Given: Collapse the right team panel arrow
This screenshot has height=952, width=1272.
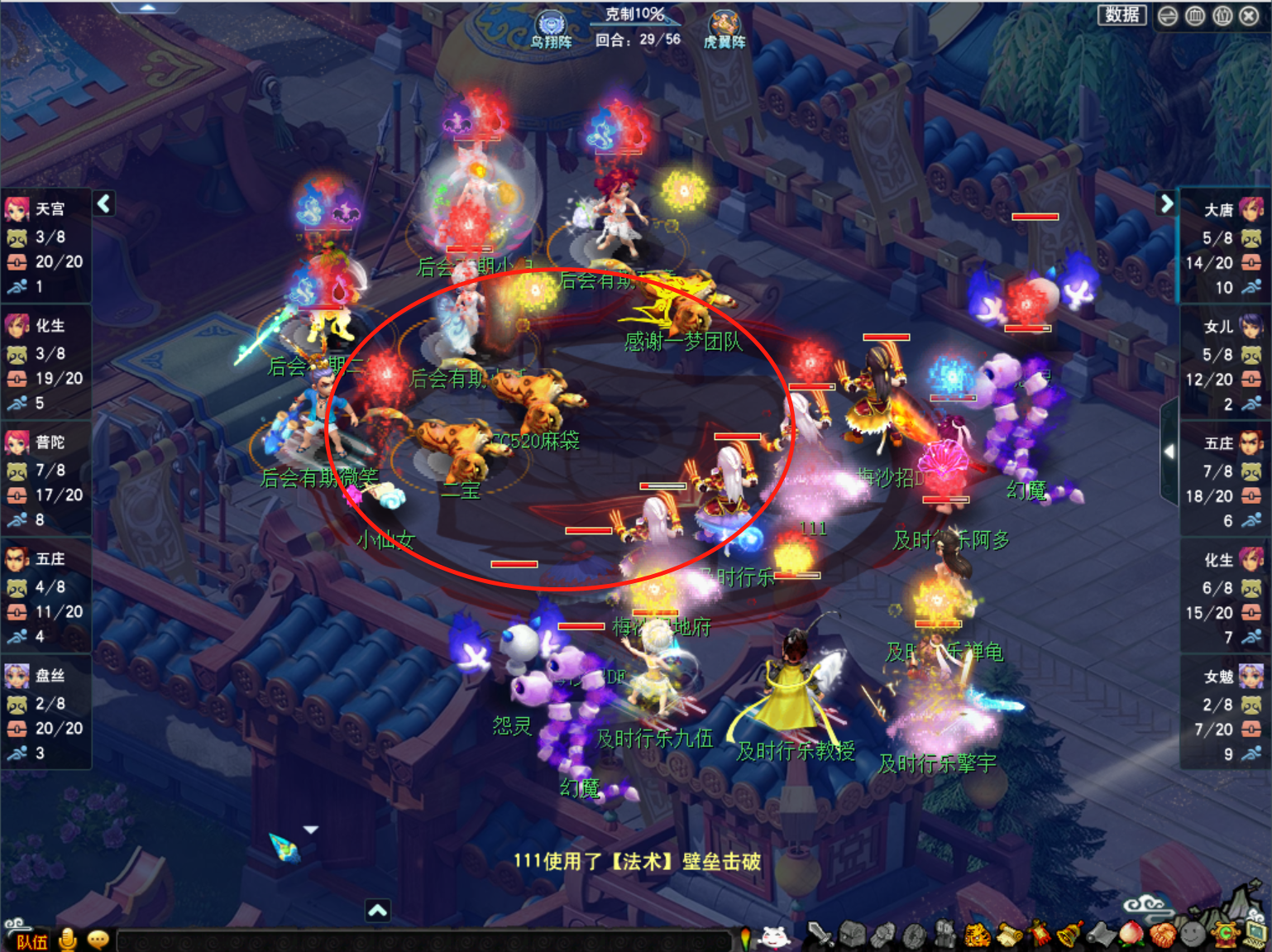Looking at the screenshot, I should [1166, 203].
